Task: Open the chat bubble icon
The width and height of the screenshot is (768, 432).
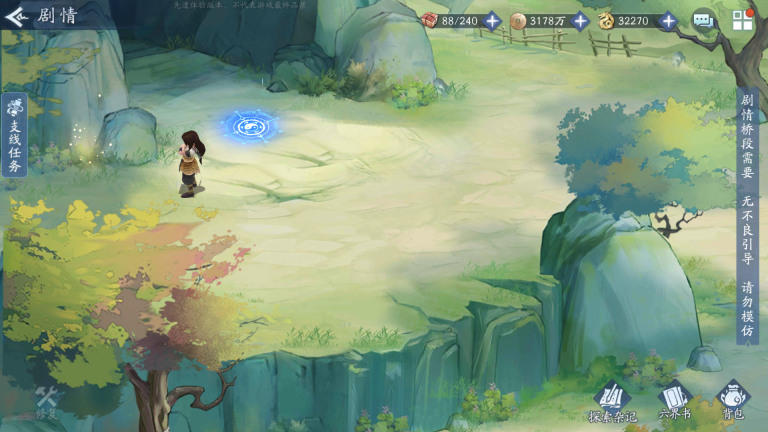Action: click(x=703, y=20)
